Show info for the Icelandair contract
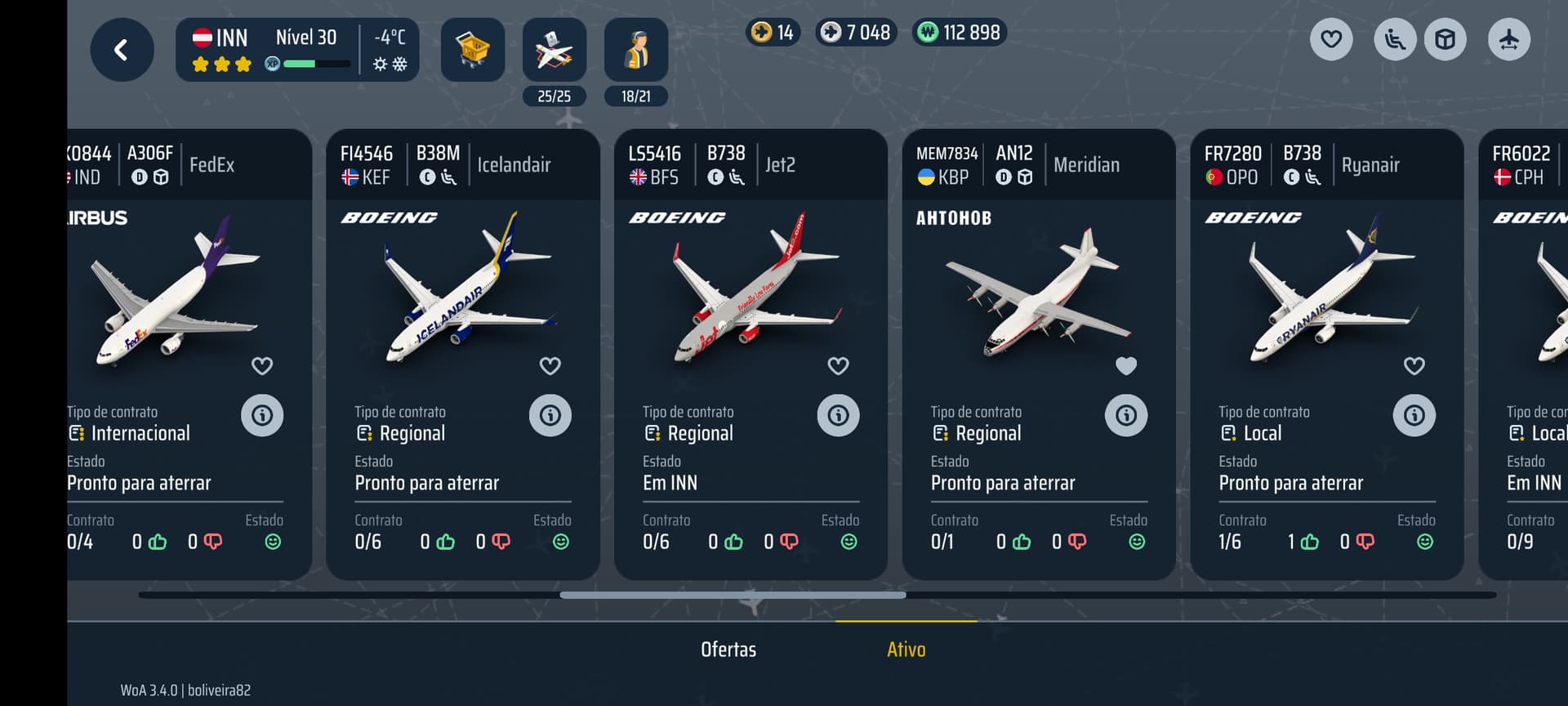 550,415
